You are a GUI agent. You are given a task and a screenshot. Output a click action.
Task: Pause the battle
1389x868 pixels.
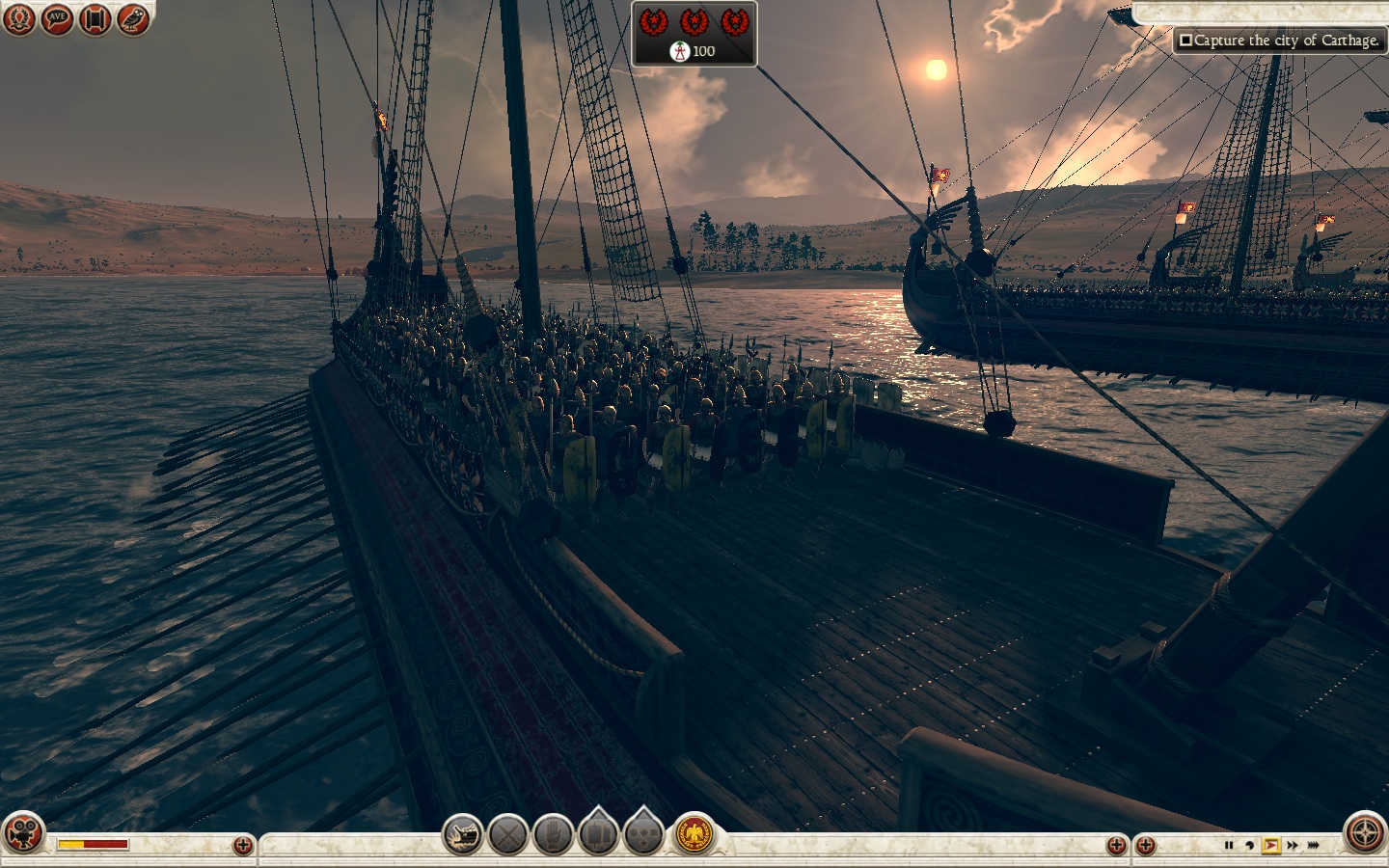point(1228,846)
